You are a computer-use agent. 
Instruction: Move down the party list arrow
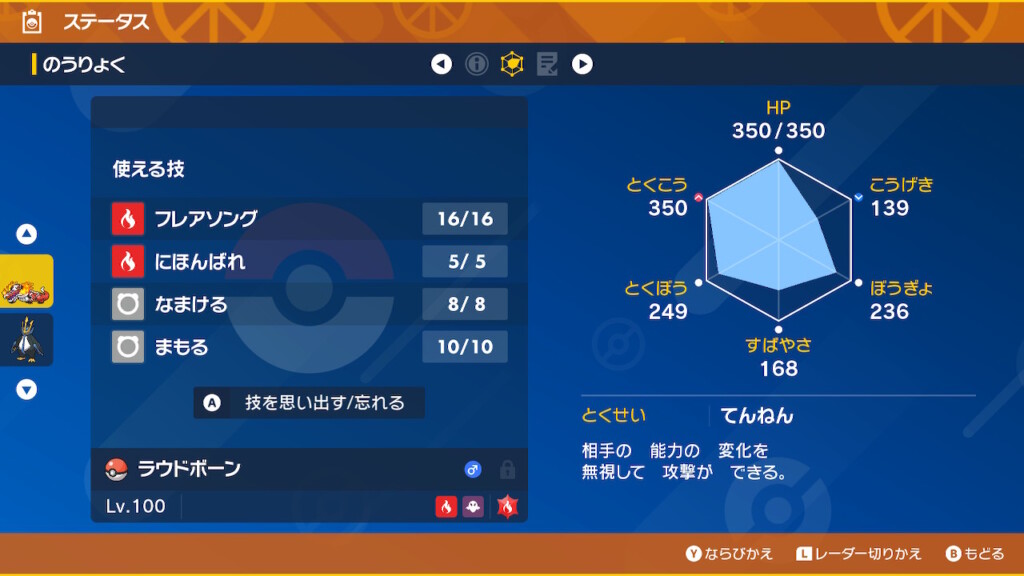[x=27, y=390]
